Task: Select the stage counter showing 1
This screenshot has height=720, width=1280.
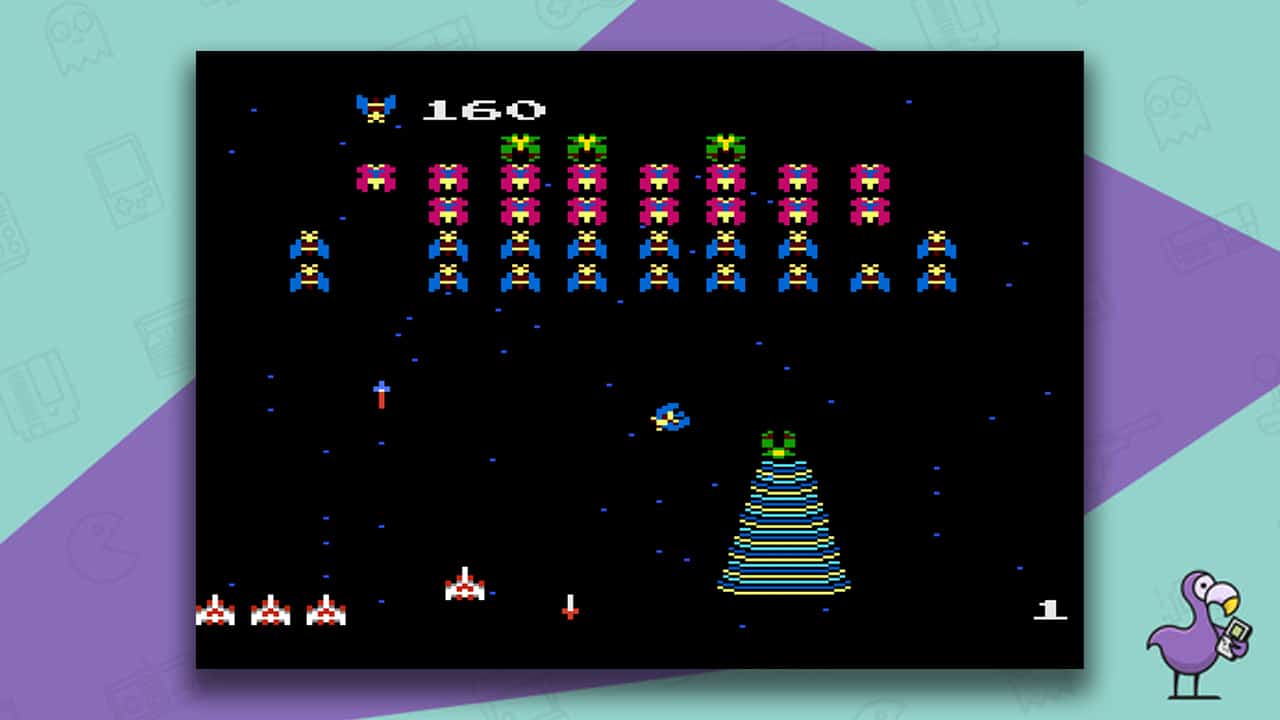Action: point(1050,608)
